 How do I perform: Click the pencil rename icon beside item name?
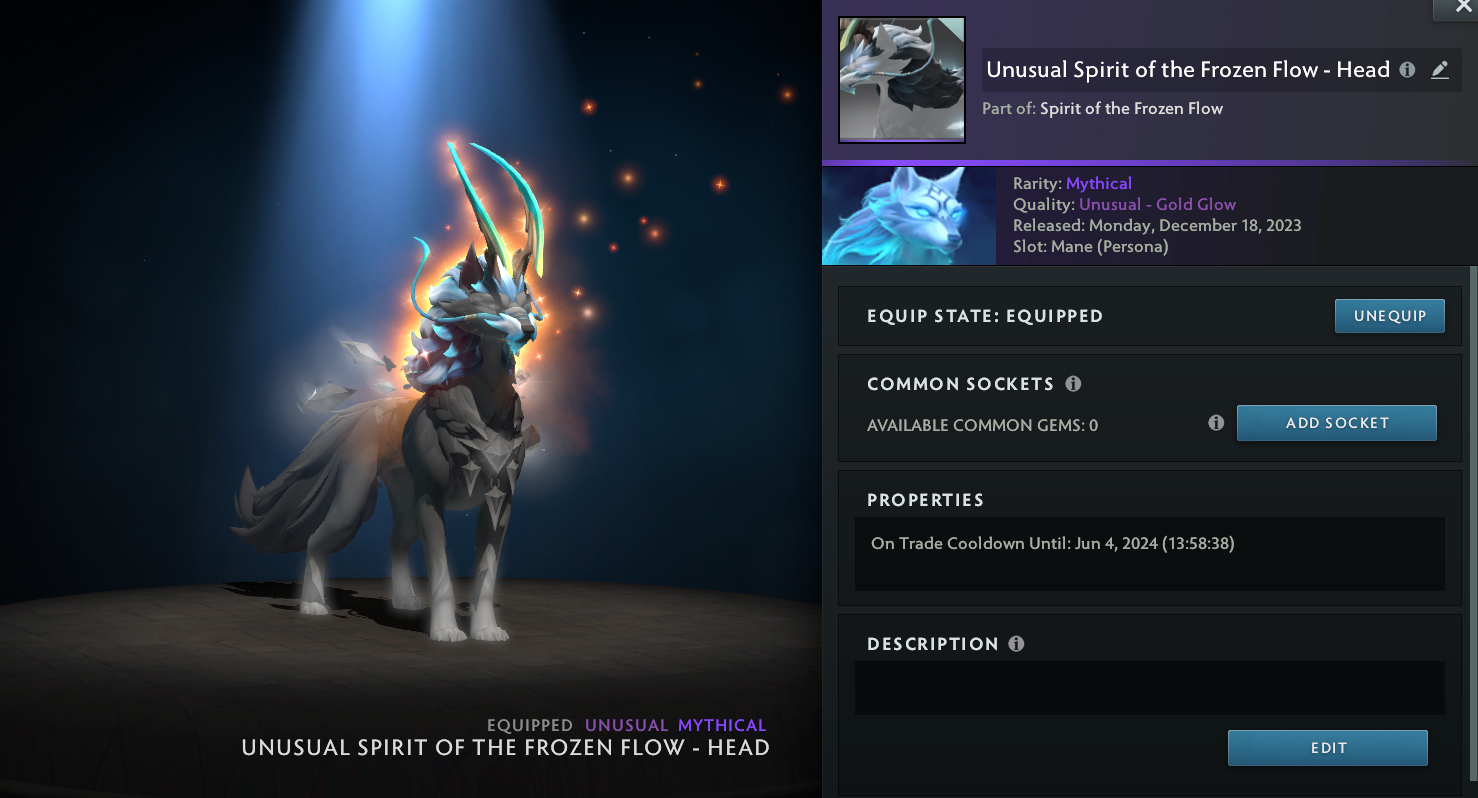1440,70
